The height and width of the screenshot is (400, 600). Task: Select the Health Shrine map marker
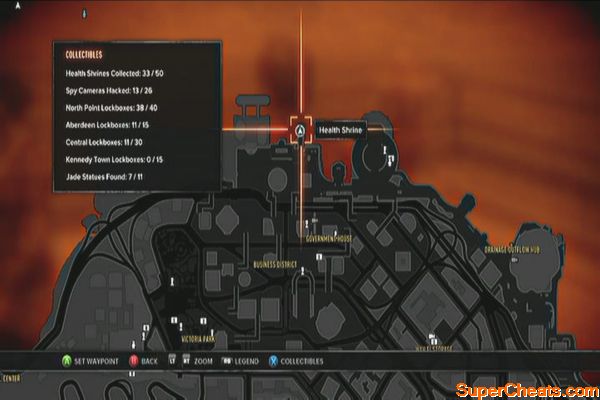point(299,129)
